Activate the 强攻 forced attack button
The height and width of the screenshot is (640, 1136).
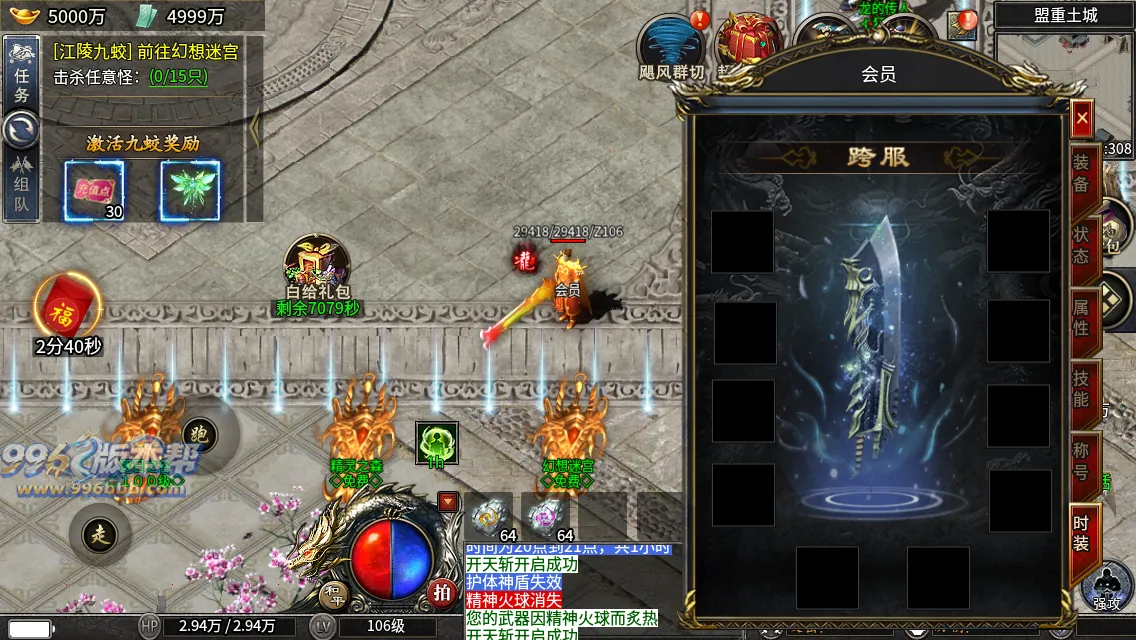1107,589
